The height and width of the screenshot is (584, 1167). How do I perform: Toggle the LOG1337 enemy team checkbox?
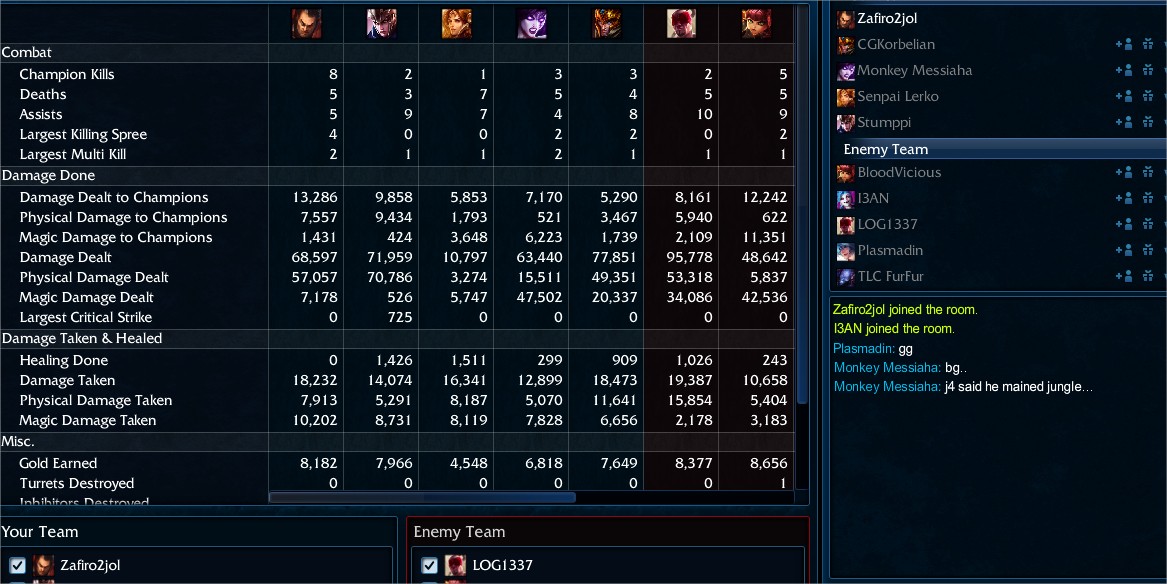click(x=430, y=565)
